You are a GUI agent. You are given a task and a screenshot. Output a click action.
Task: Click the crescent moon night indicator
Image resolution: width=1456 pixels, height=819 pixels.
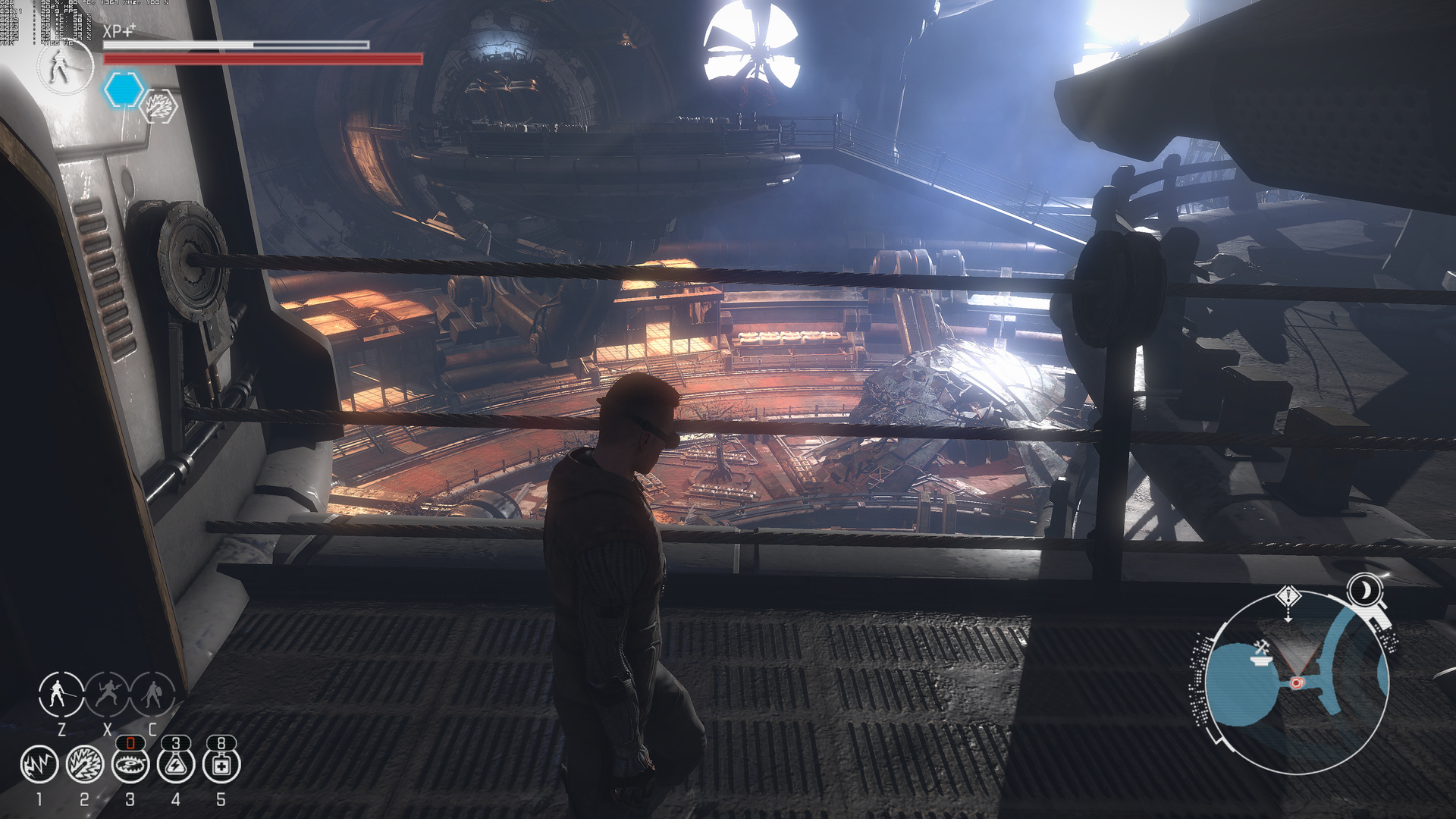pos(1365,590)
